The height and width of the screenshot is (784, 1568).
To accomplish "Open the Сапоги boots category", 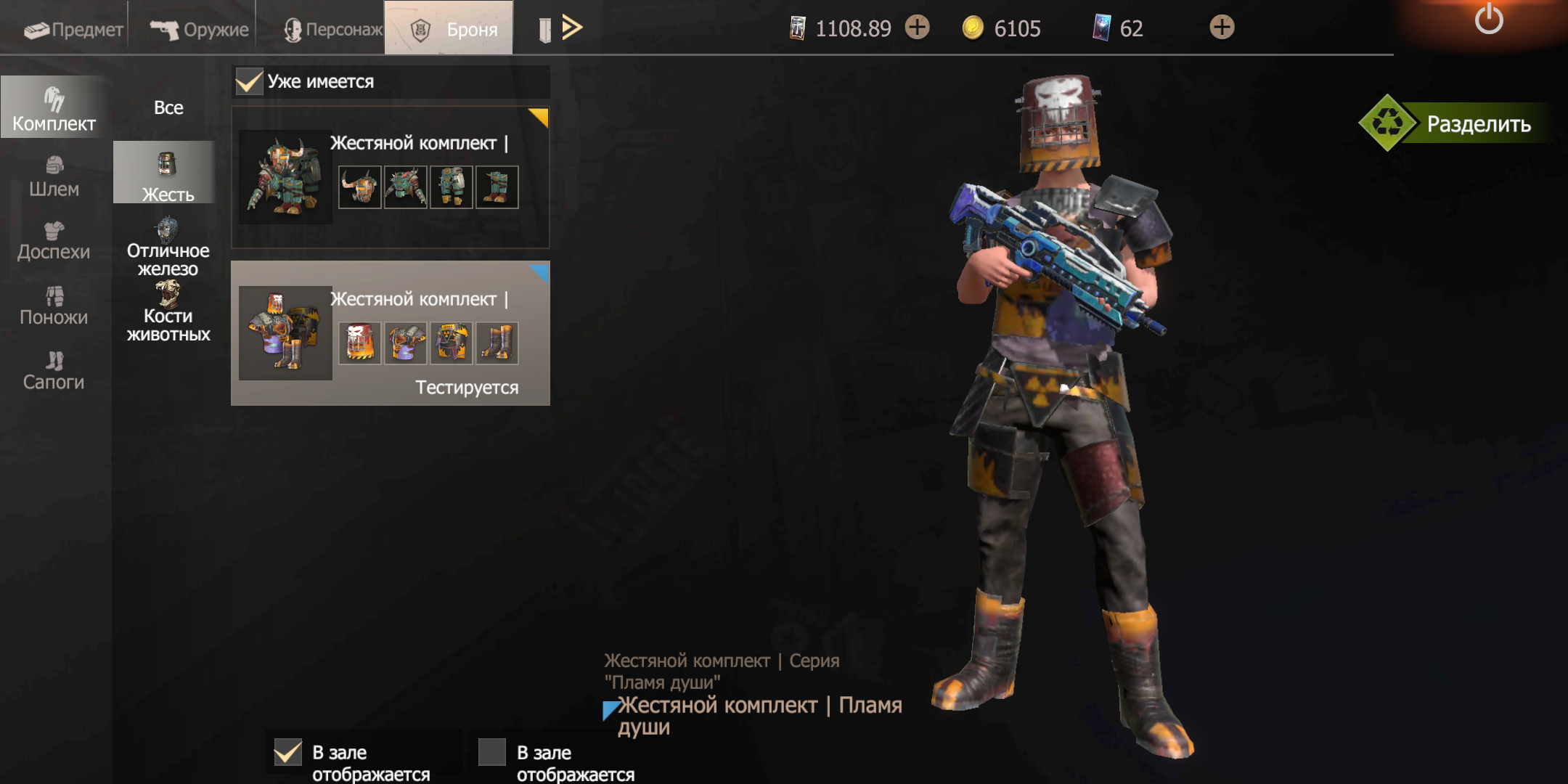I will tap(54, 370).
